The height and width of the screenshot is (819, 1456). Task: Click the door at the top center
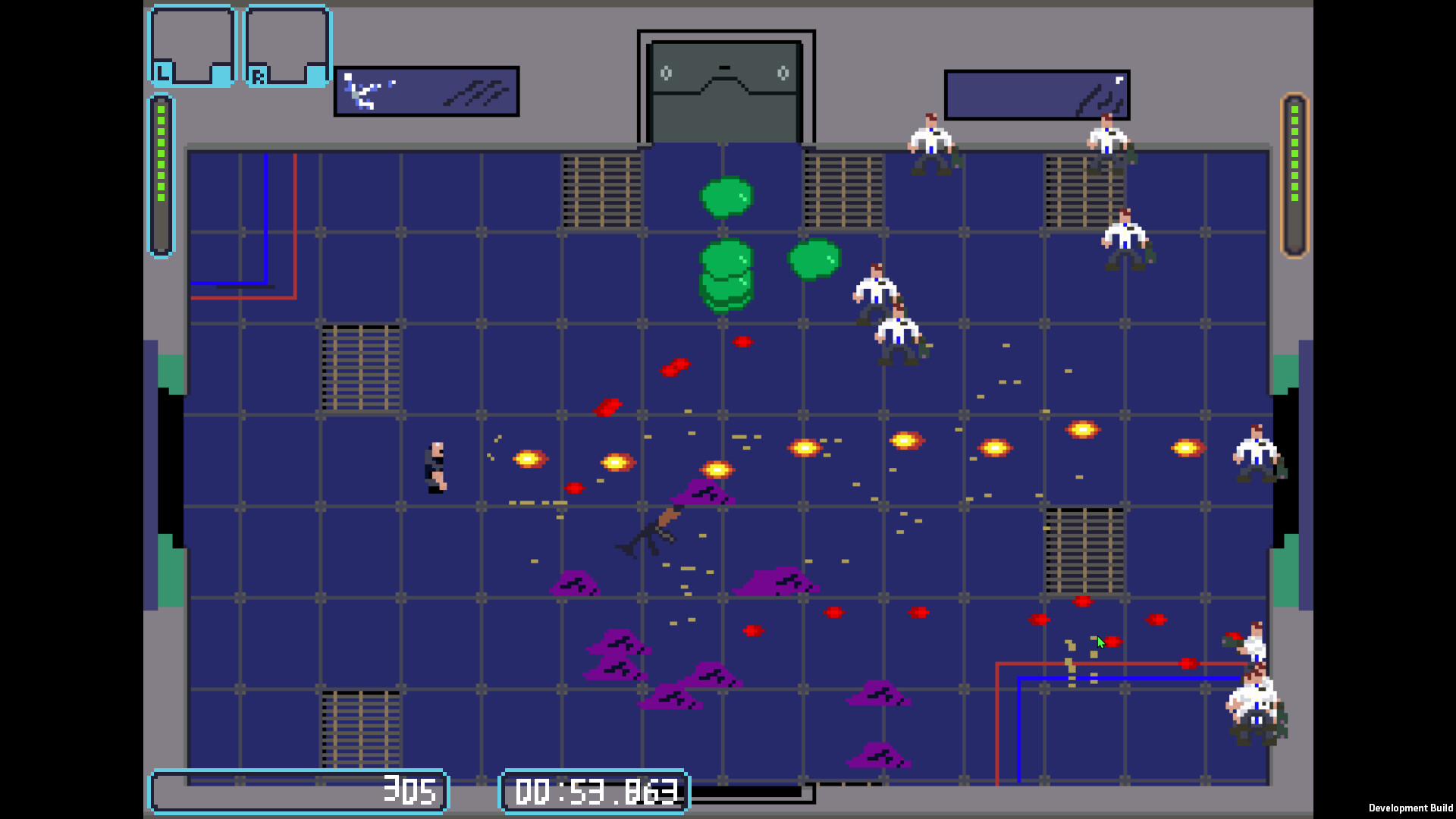click(726, 83)
